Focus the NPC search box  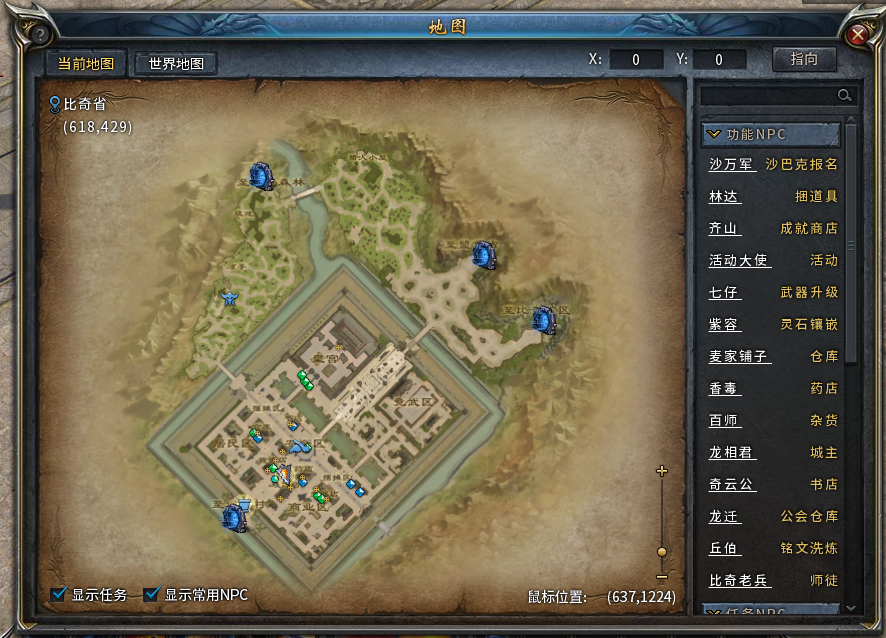tap(770, 95)
